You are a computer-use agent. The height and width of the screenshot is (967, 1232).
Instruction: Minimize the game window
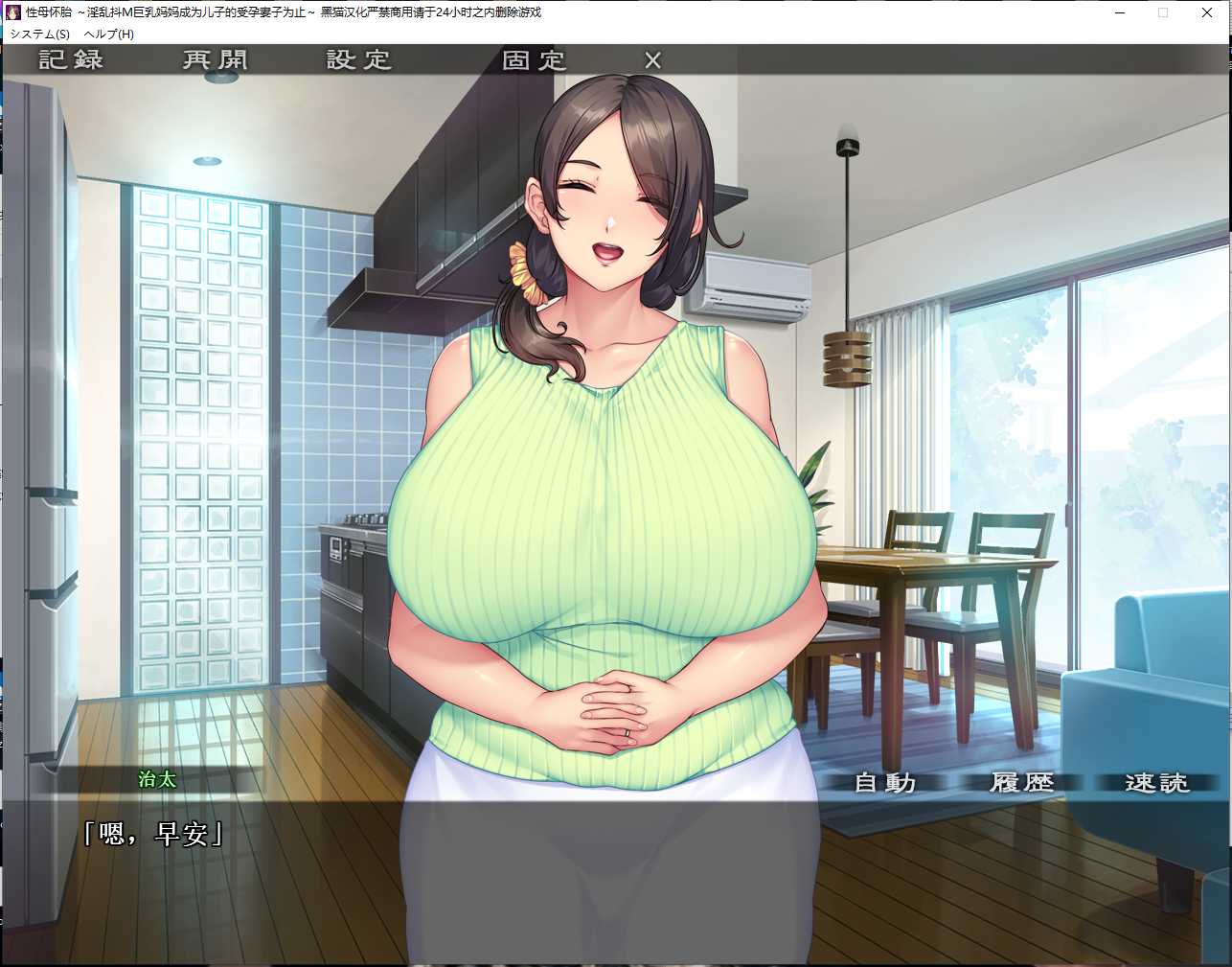click(x=1119, y=12)
